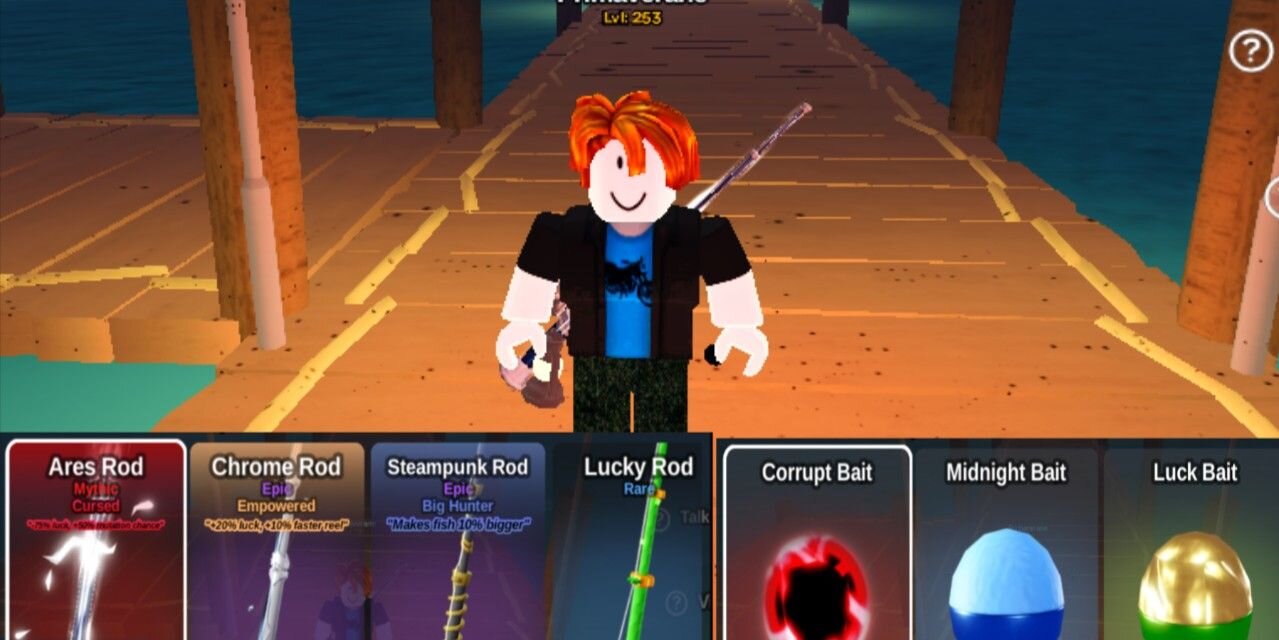Open the question mark help button
Screen dimensions: 1279x640
point(1250,51)
